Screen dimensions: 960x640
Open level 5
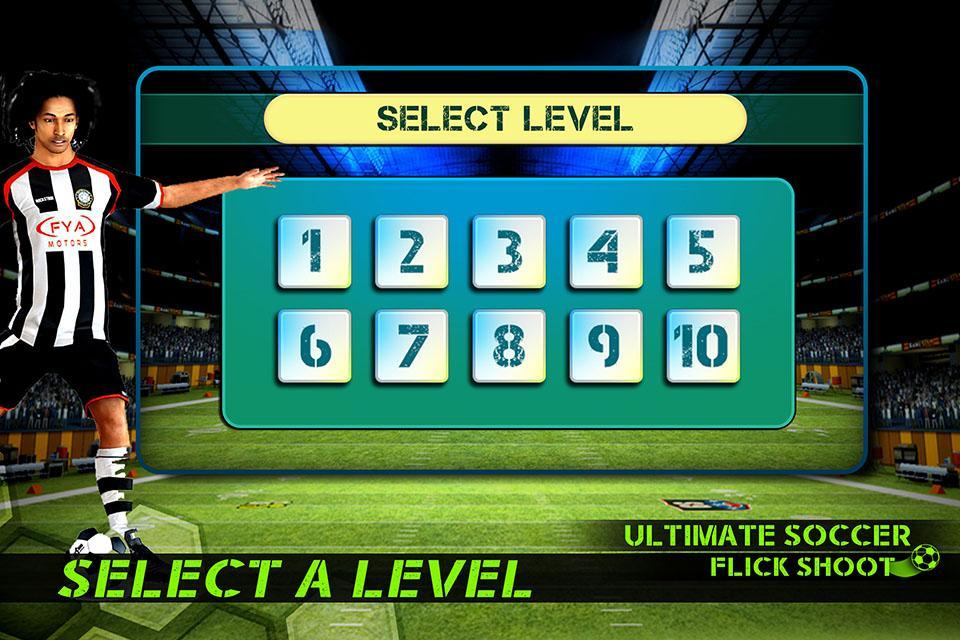[x=703, y=252]
